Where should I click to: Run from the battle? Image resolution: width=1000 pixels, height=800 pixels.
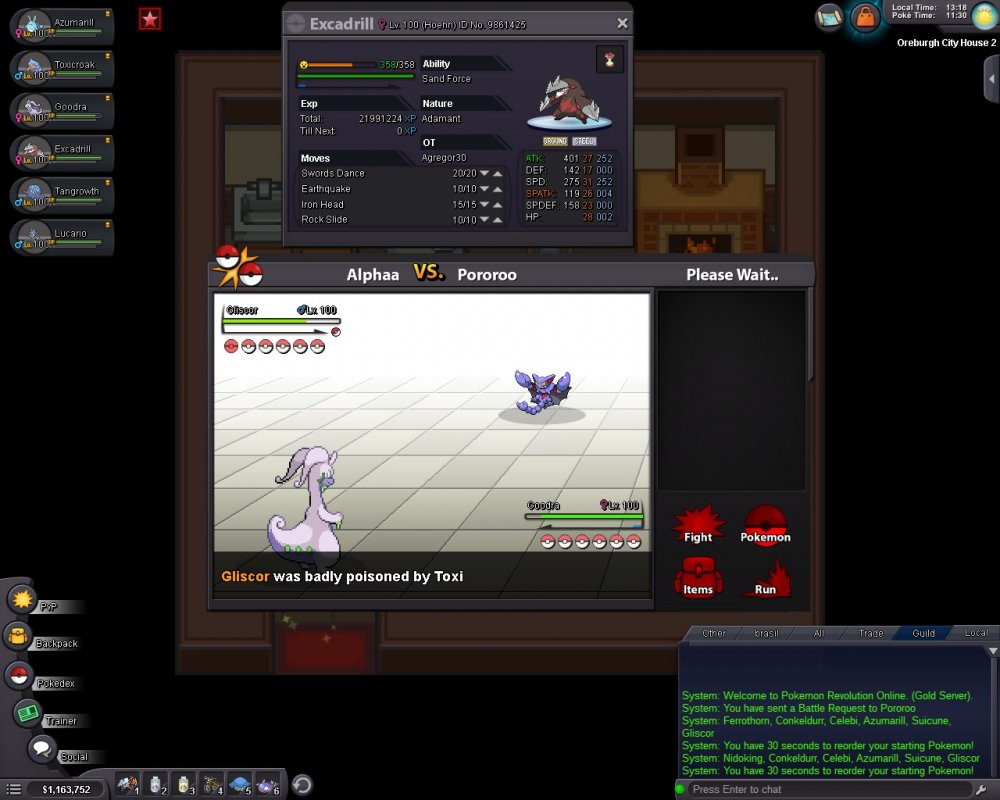(x=765, y=578)
